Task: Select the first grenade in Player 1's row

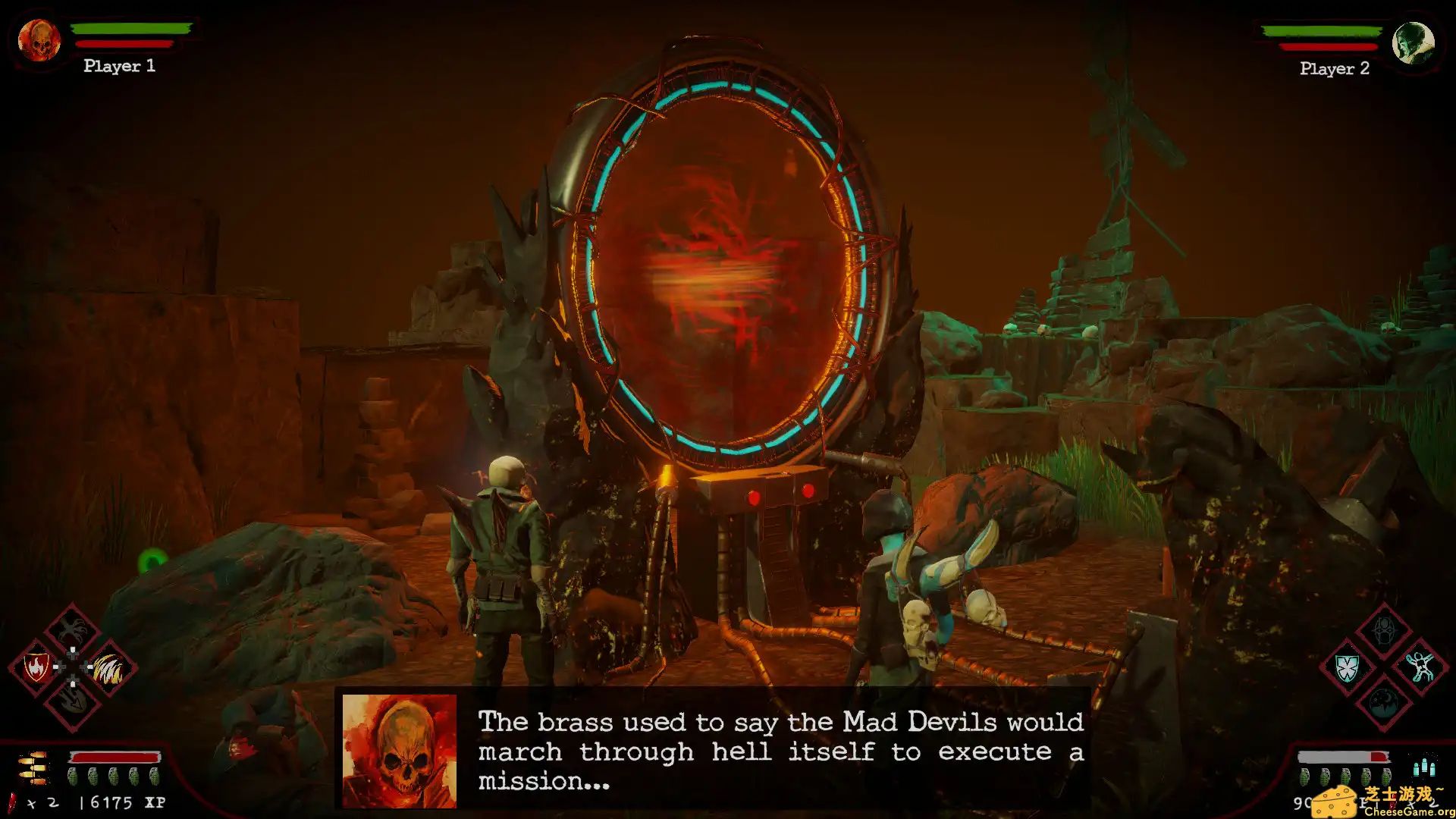Action: [74, 777]
